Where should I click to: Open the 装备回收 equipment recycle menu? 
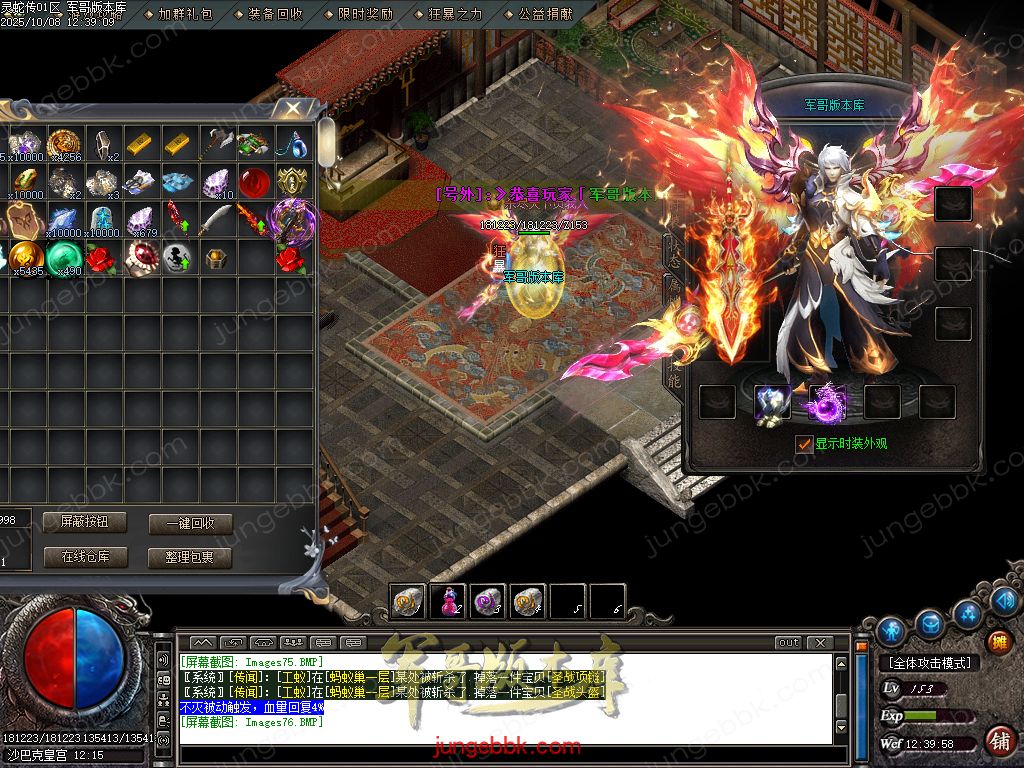(275, 15)
